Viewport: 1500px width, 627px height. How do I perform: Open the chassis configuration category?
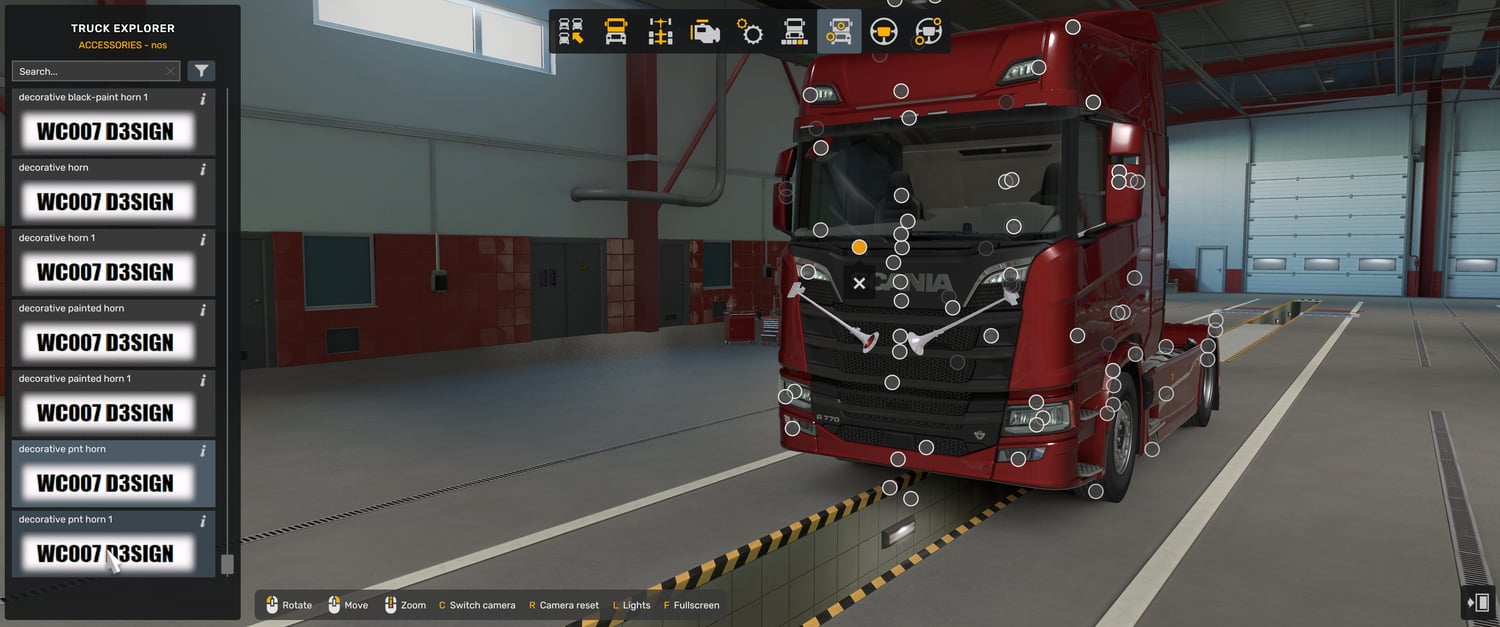pos(660,32)
